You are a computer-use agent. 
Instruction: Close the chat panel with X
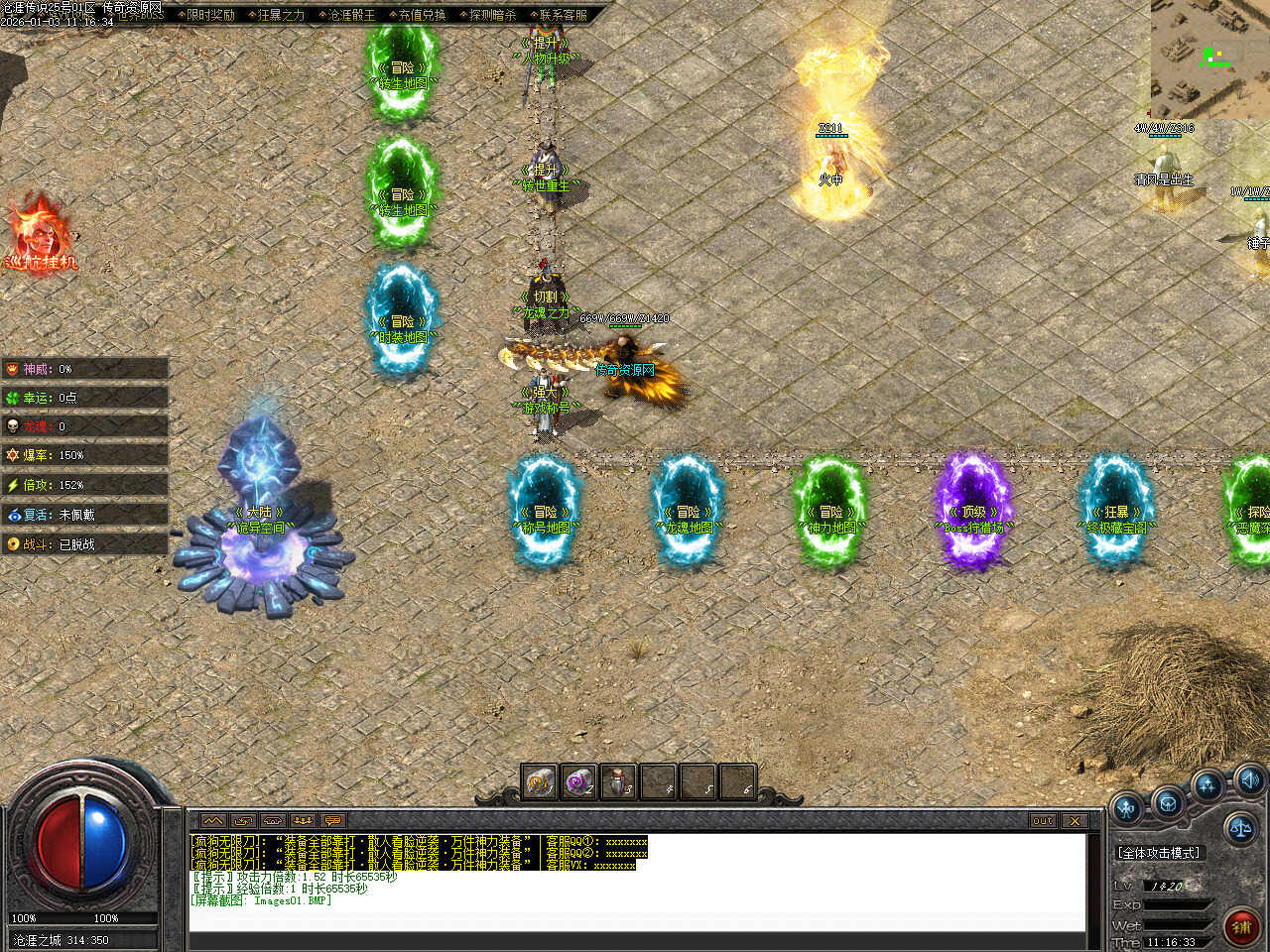pos(1075,821)
